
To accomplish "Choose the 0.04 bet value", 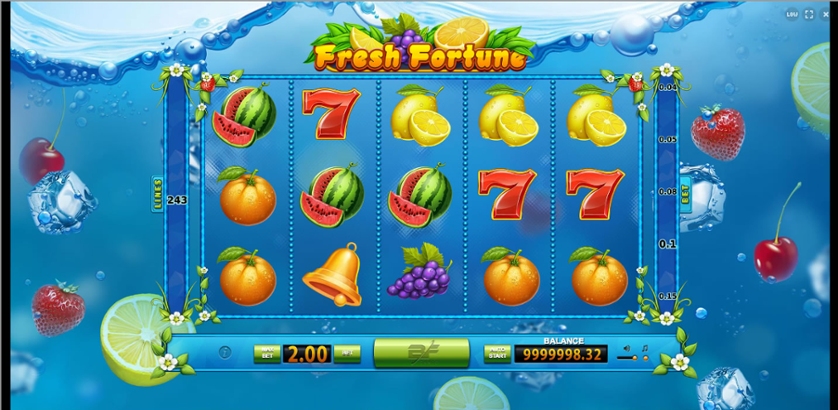I will 668,88.
